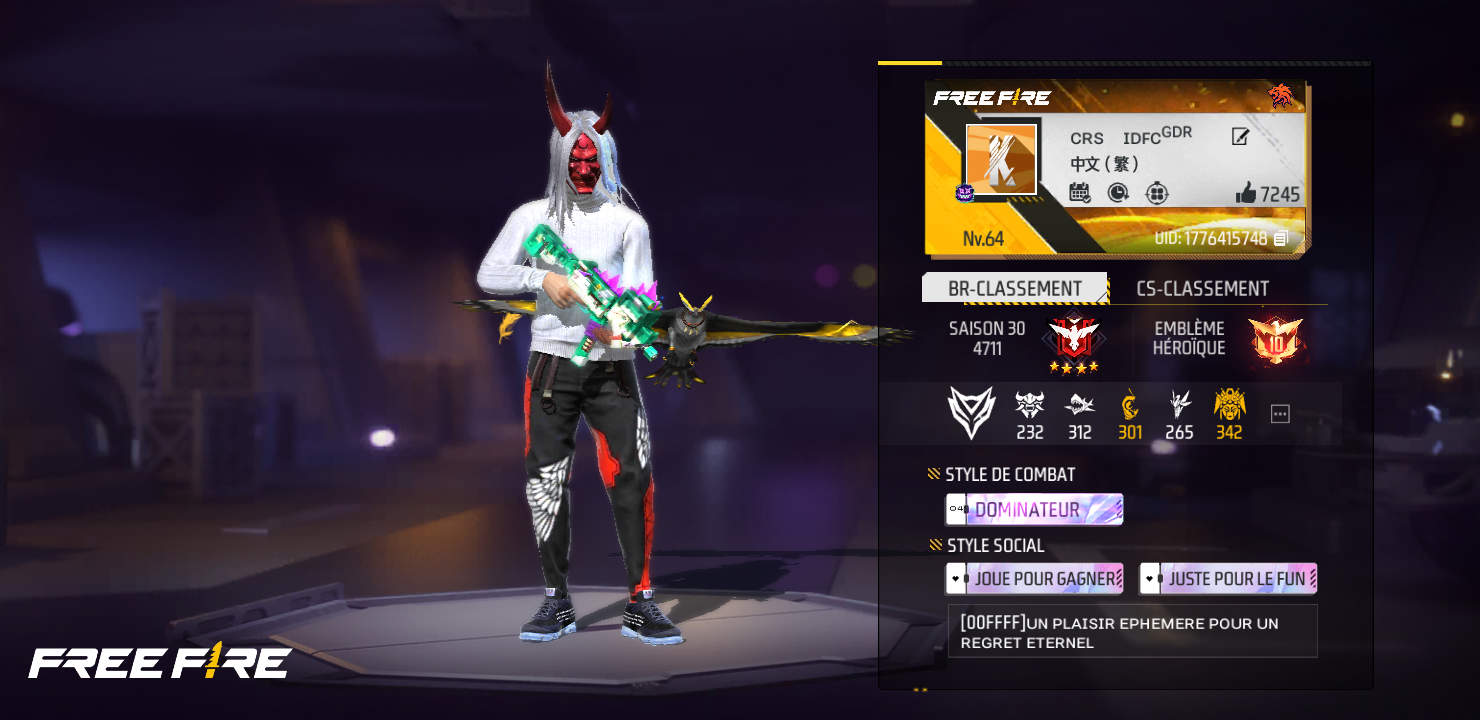Click the clock icon on the banner
1480x720 pixels.
[1118, 192]
